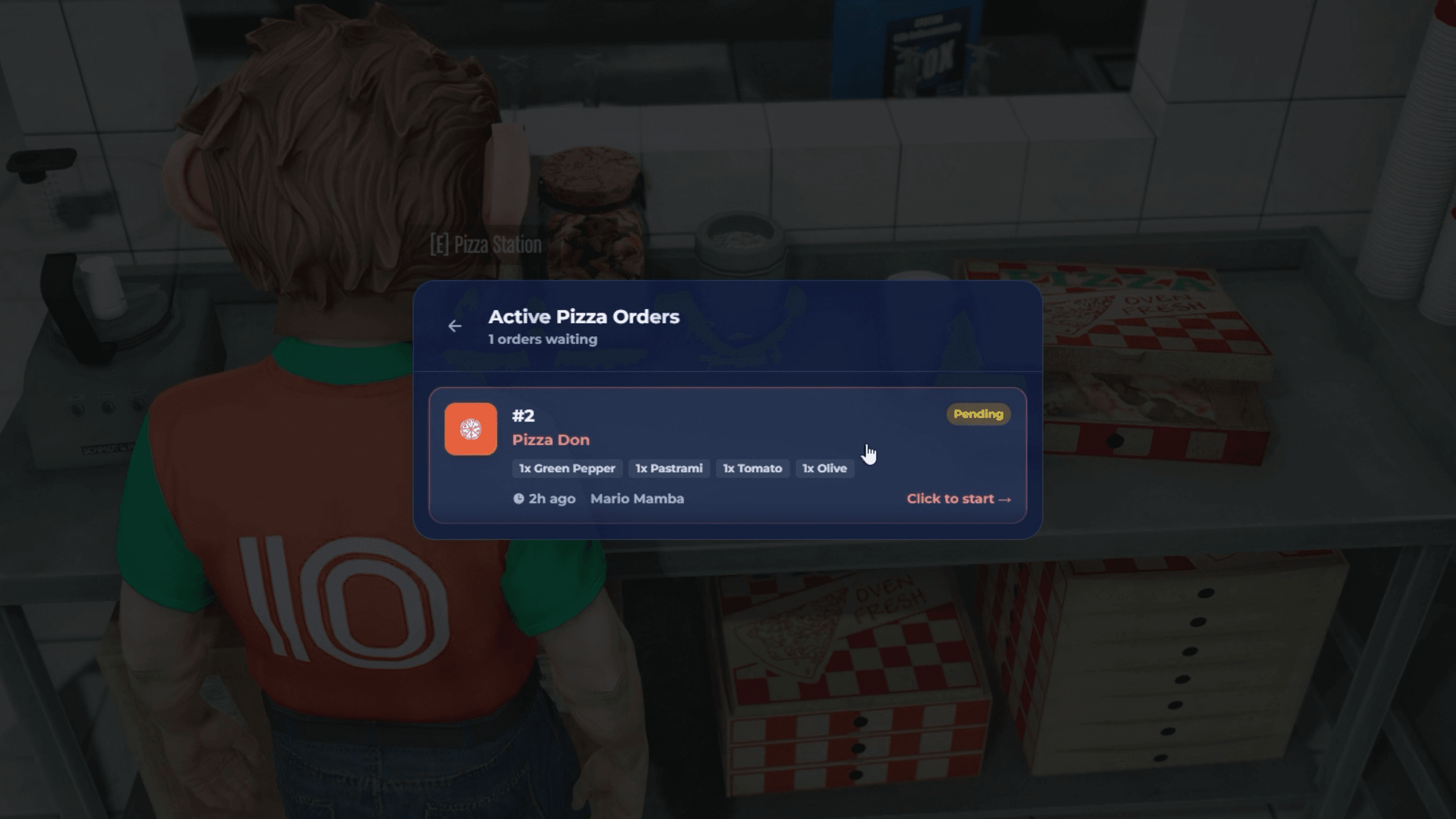Select customer name Mario Mamba
This screenshot has width=1456, height=819.
638,499
